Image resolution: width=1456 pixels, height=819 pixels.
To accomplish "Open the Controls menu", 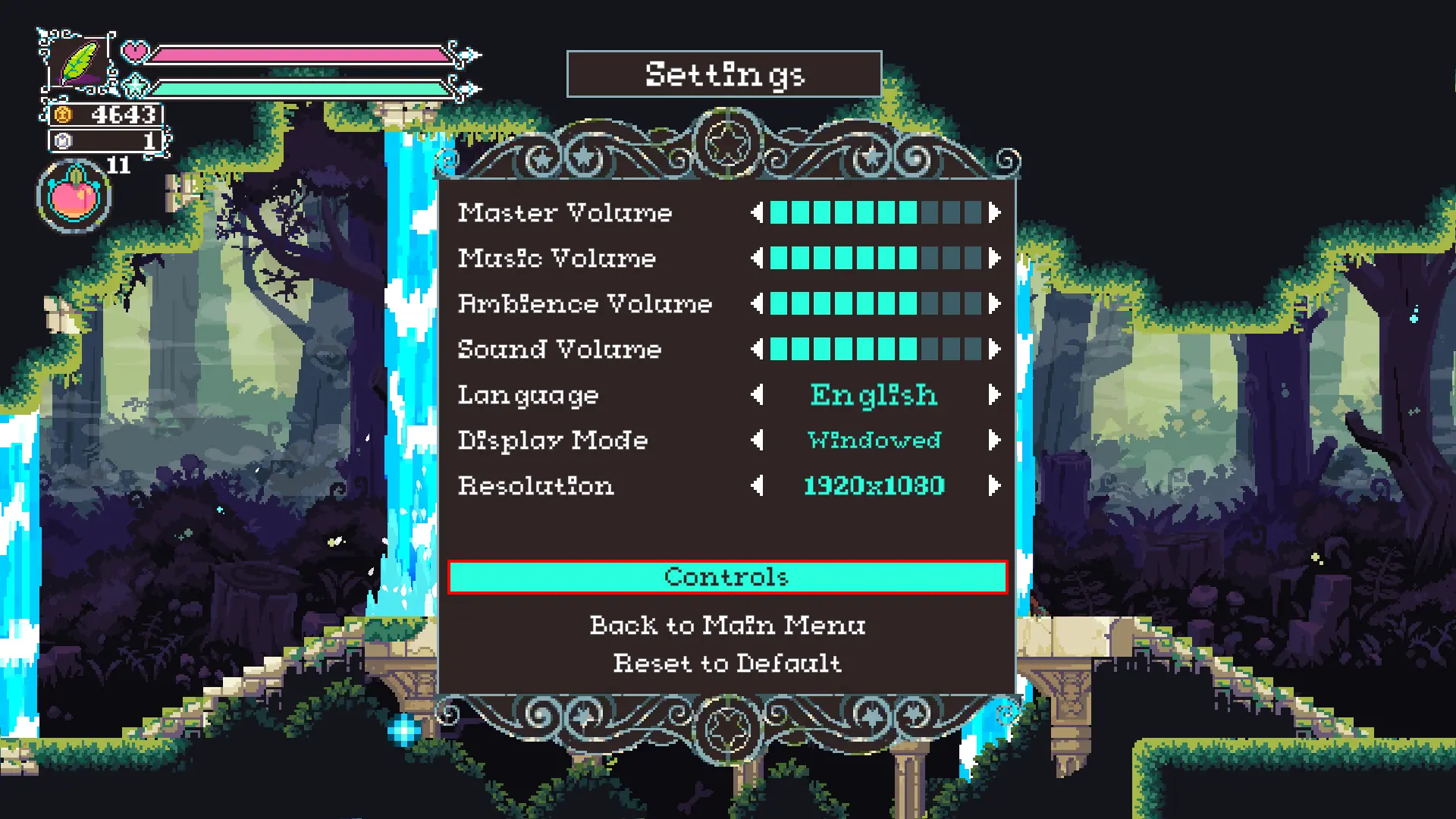I will [727, 577].
